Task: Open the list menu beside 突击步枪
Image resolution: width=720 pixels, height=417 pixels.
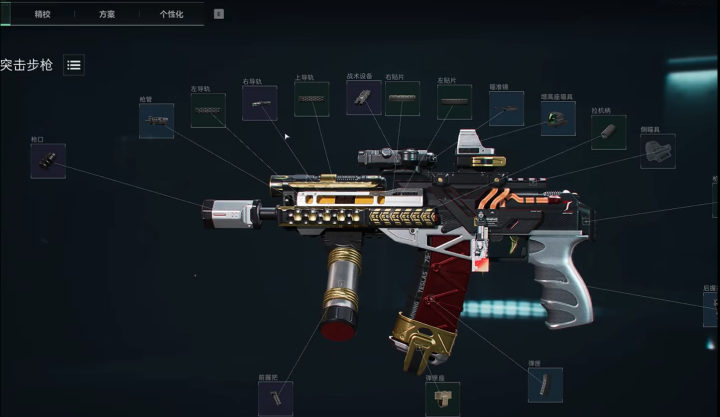Action: point(74,65)
